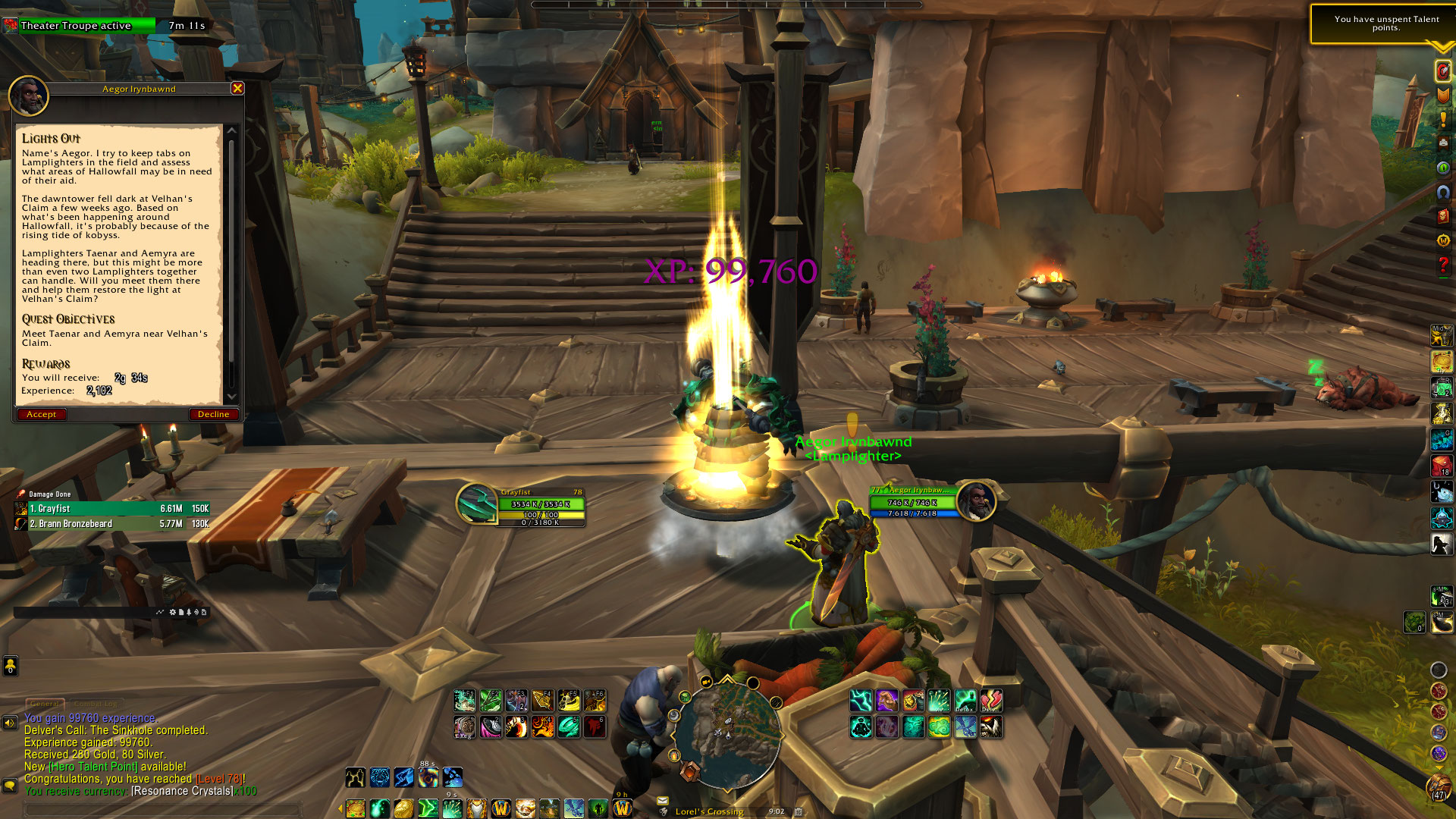Image resolution: width=1456 pixels, height=819 pixels.
Task: Switch to the Combat Log tab
Action: [96, 704]
